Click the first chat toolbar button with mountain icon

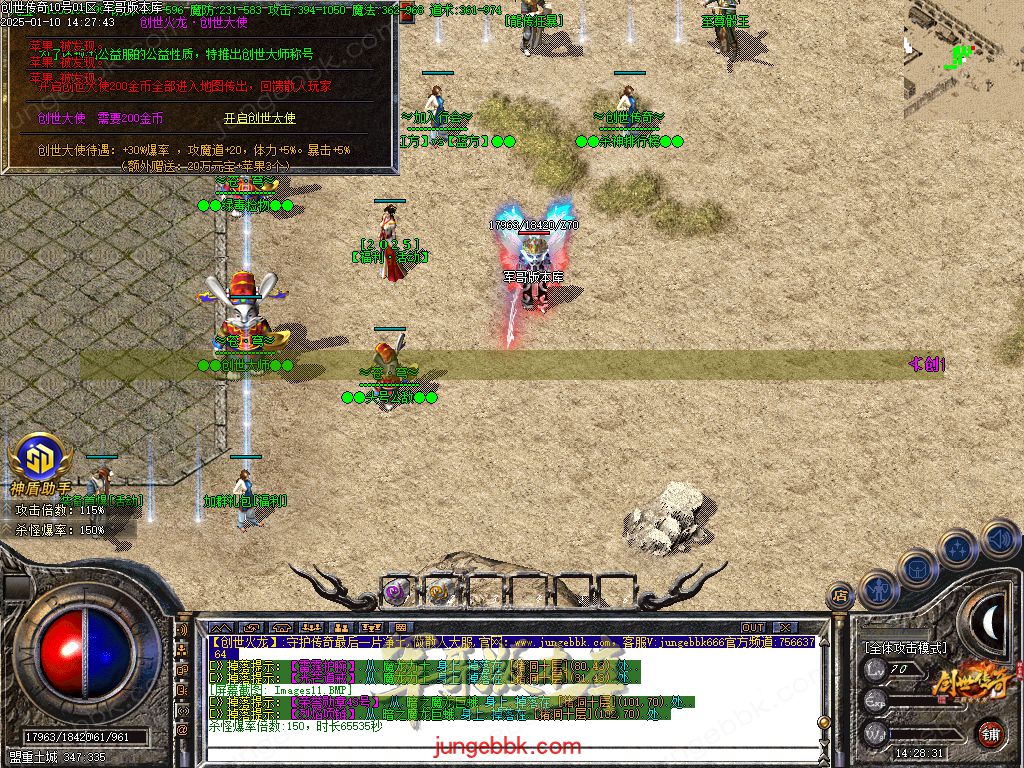pyautogui.click(x=220, y=627)
